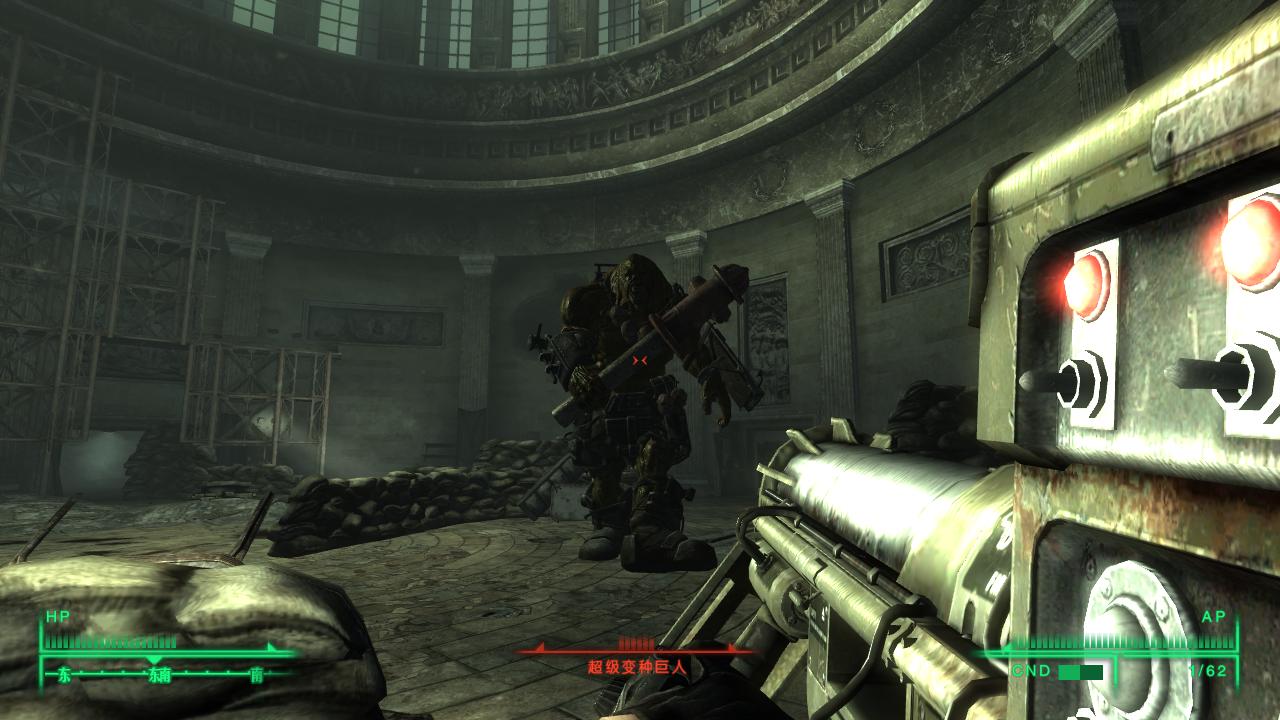Click the downward compass pointer arrow
This screenshot has width=1280, height=720.
(x=152, y=657)
